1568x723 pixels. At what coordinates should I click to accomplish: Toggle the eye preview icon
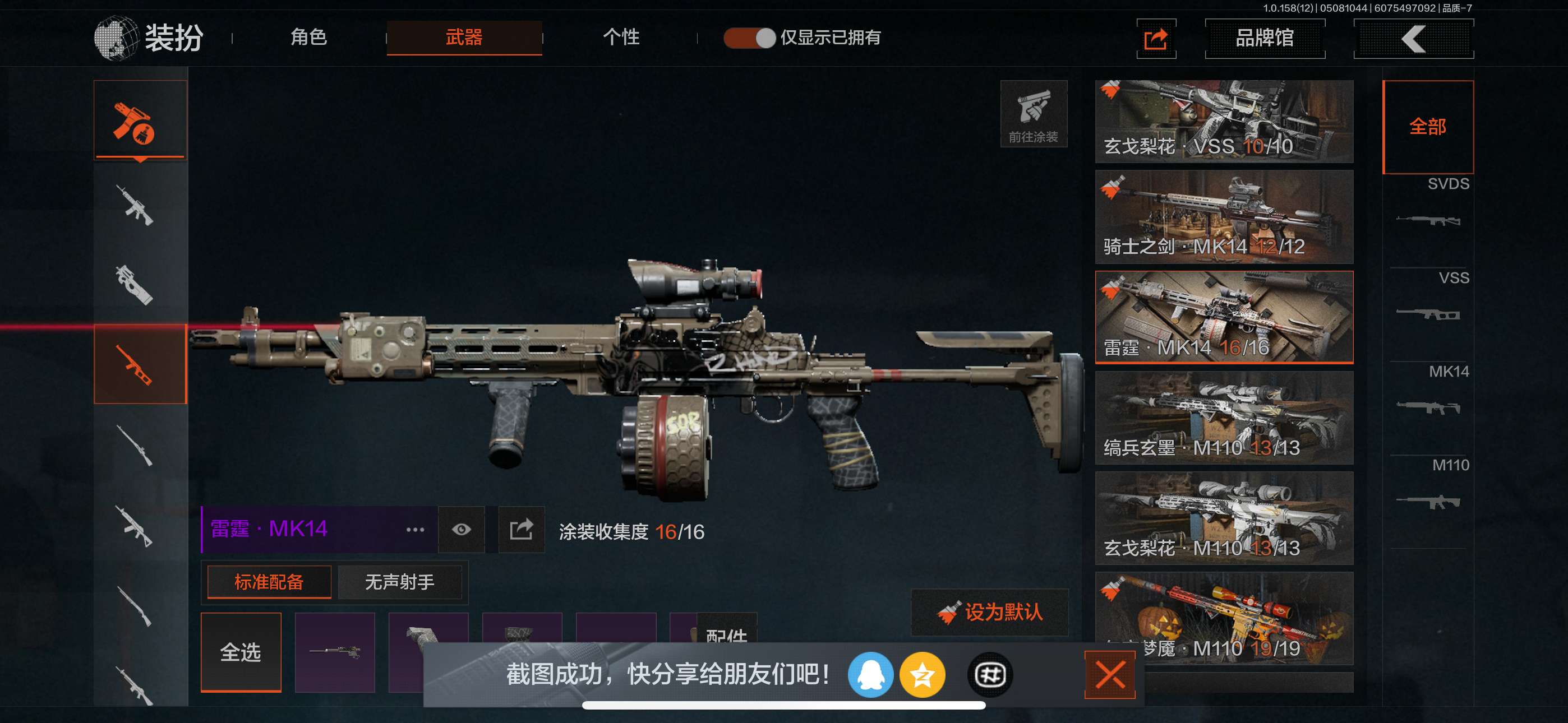pyautogui.click(x=462, y=530)
